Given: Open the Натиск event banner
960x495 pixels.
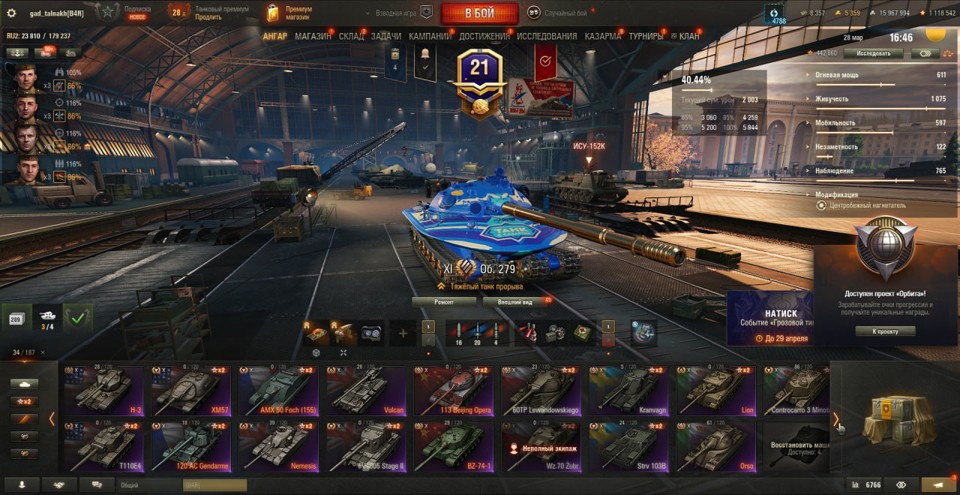Looking at the screenshot, I should point(768,318).
